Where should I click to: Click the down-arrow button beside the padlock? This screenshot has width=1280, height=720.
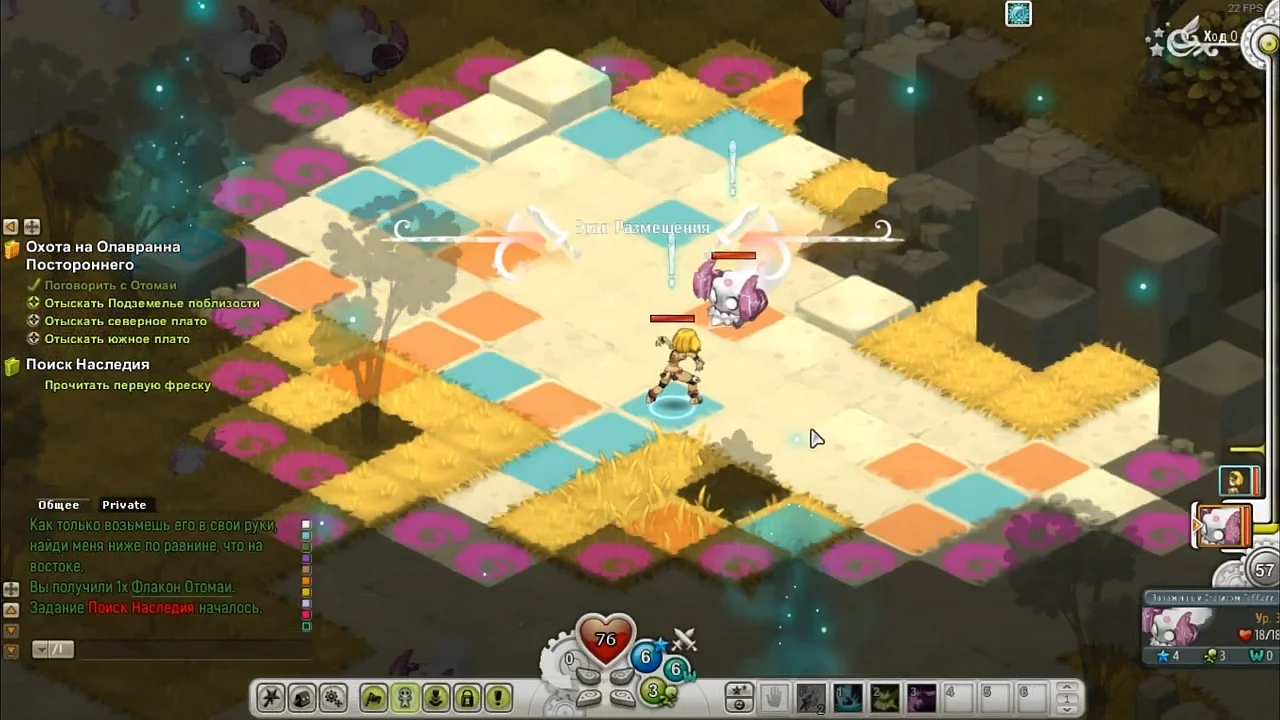pos(436,697)
